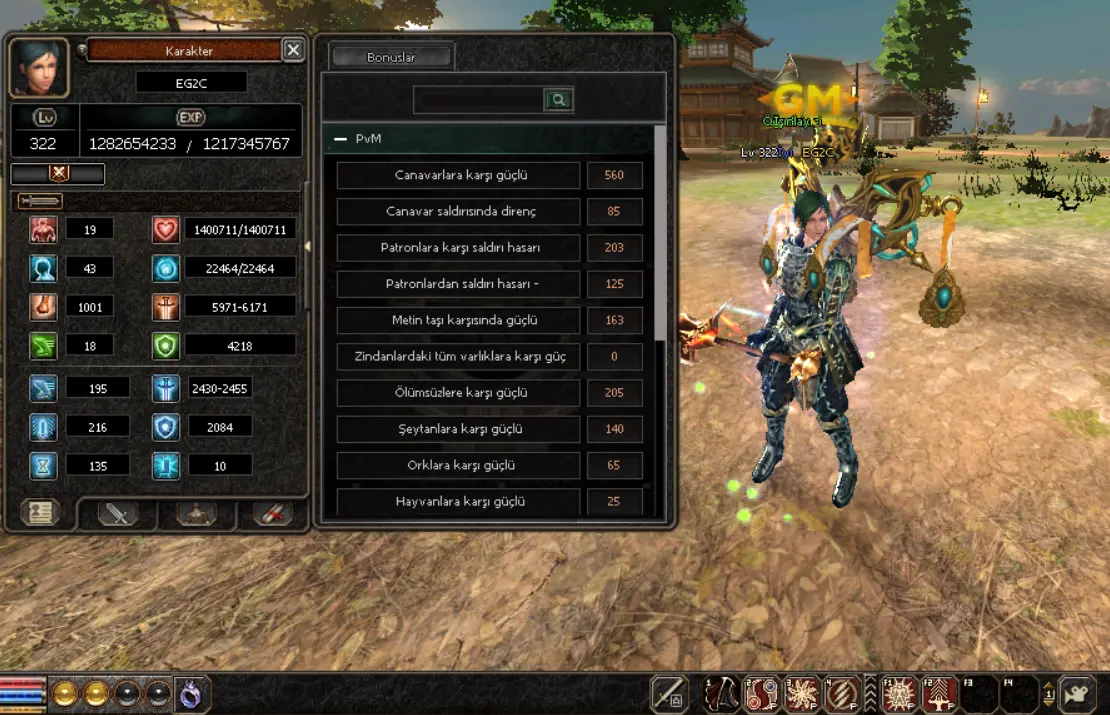The height and width of the screenshot is (715, 1110).
Task: Activate the skill in quickslot 1
Action: 721,694
